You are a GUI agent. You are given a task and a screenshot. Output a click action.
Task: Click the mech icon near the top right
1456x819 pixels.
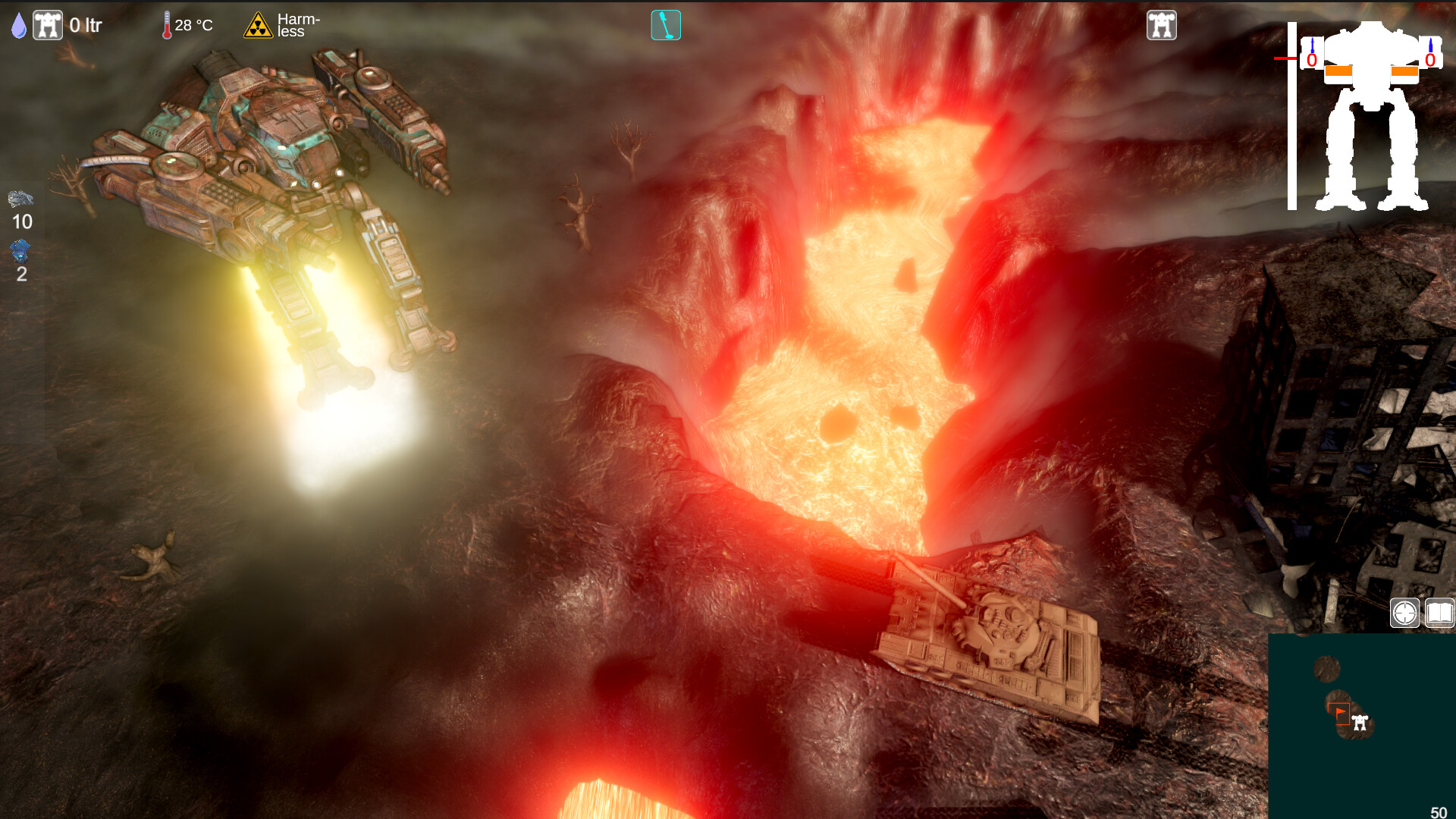1161,24
